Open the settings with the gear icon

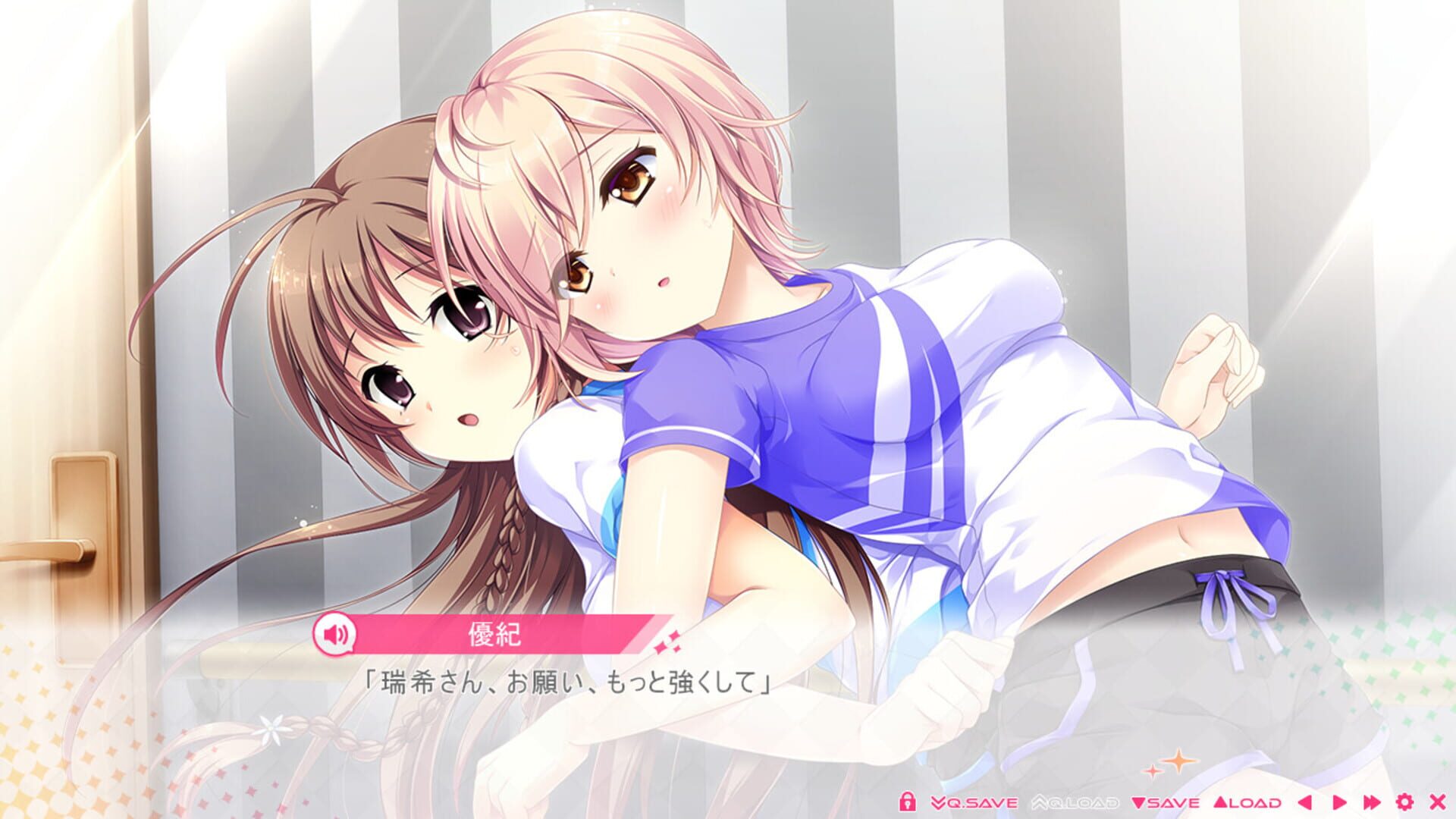pyautogui.click(x=1404, y=802)
